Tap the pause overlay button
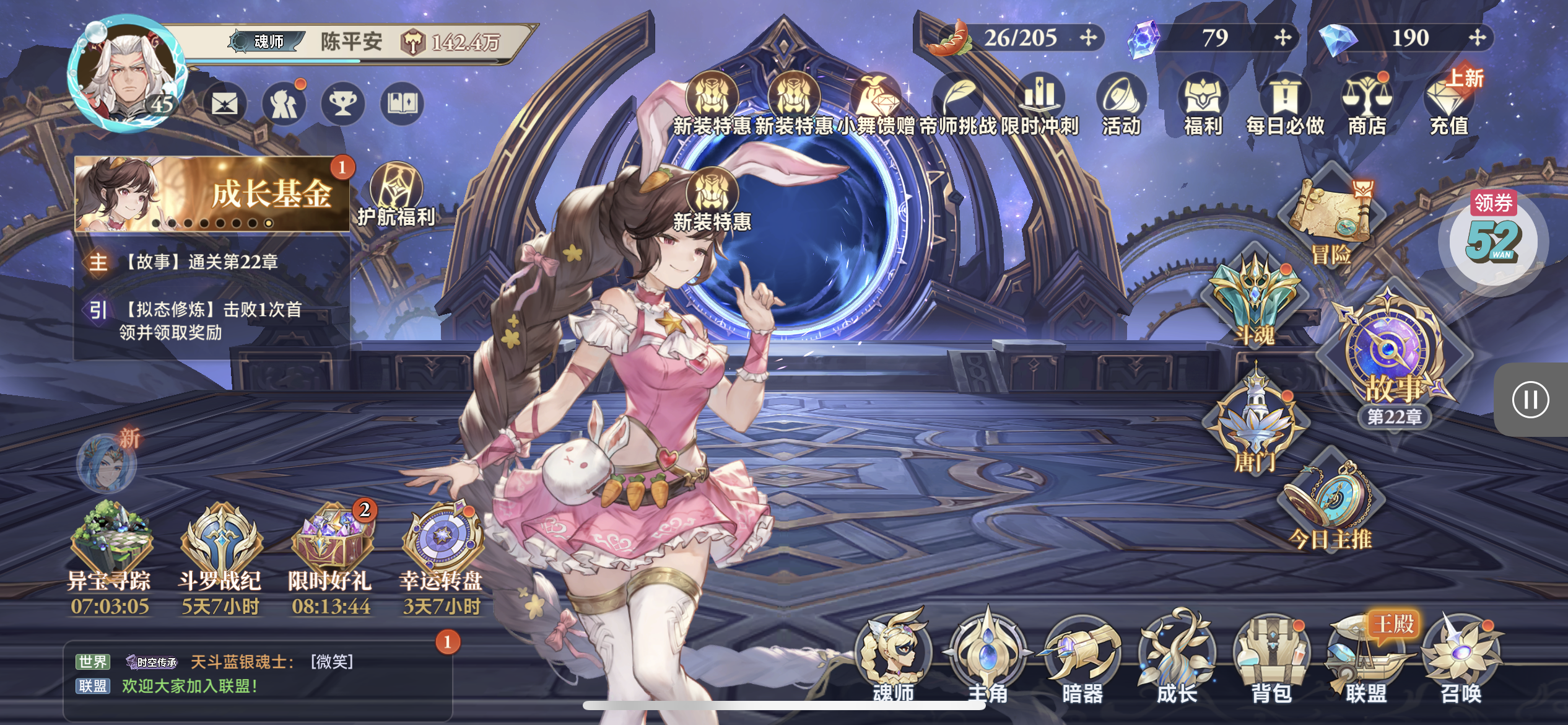This screenshot has height=725, width=1568. [x=1530, y=400]
